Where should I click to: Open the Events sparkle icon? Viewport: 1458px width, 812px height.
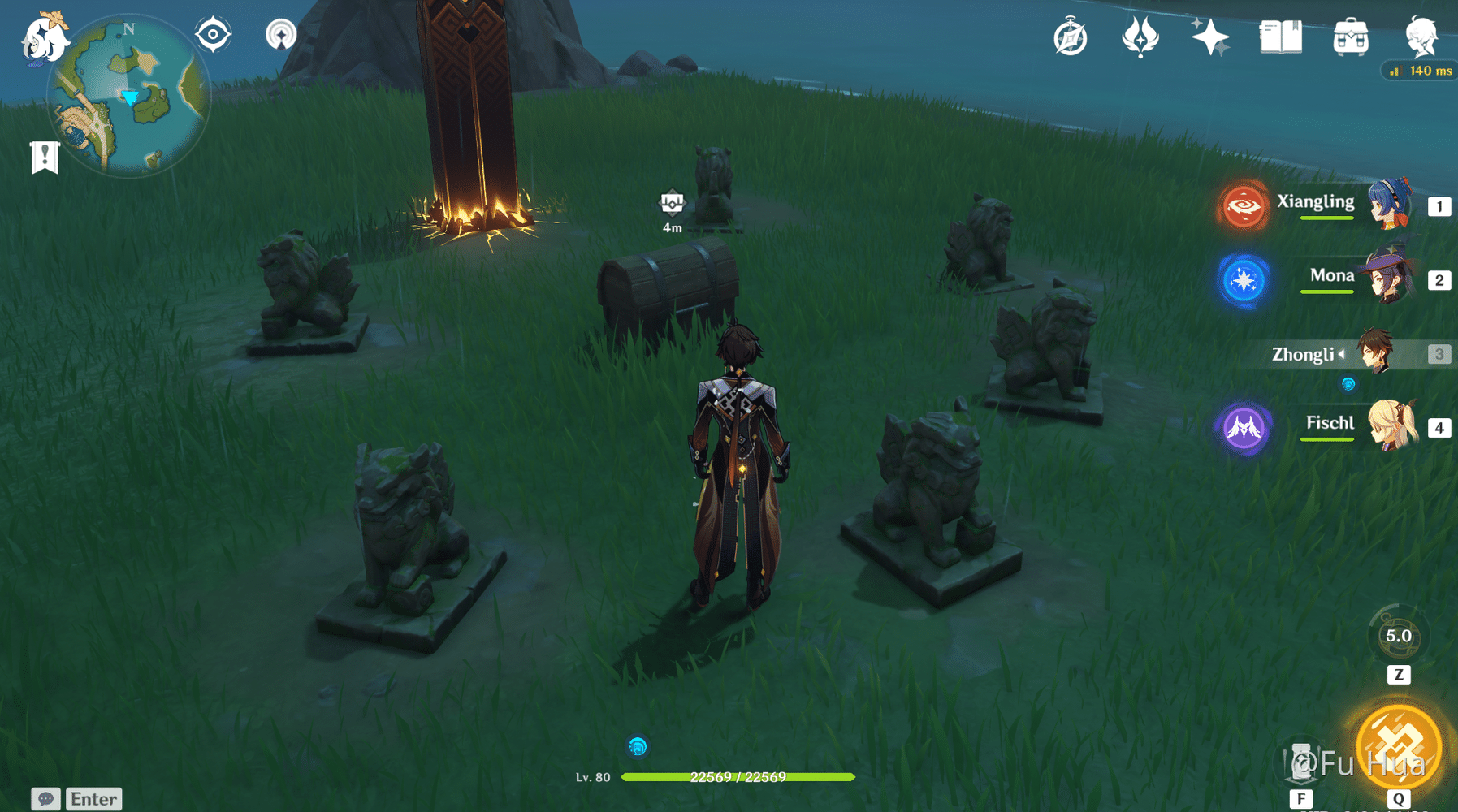1211,37
